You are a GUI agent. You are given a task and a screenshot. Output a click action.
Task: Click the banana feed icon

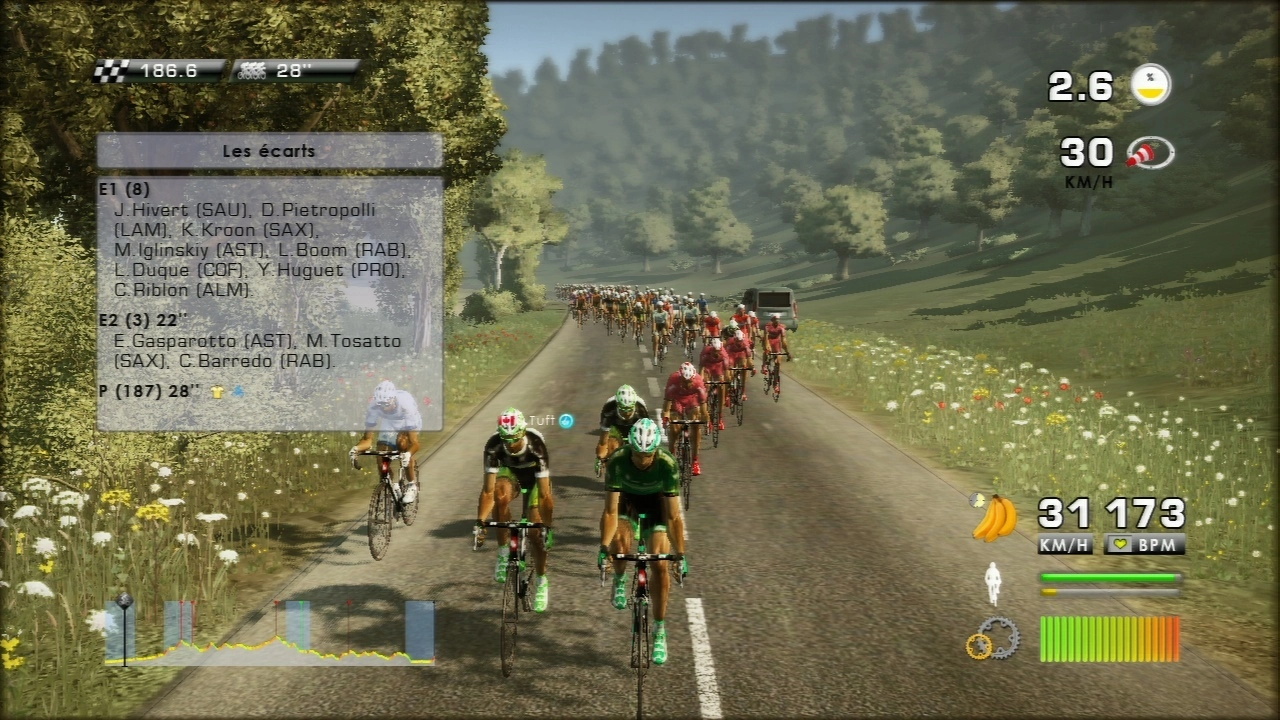coord(994,518)
